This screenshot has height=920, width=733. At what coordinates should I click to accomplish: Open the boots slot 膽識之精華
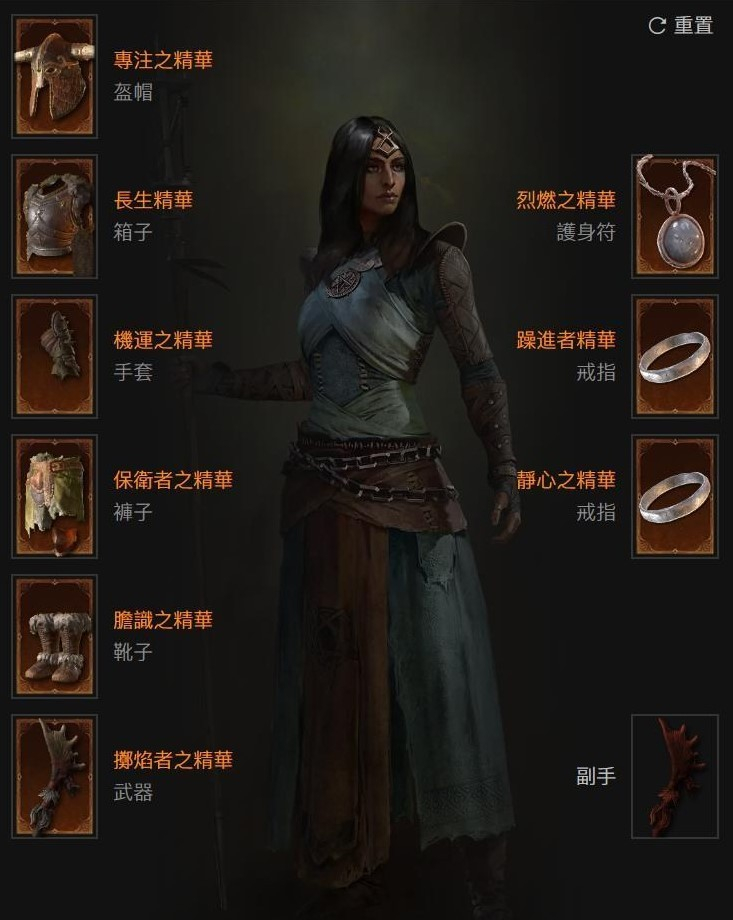click(x=55, y=636)
